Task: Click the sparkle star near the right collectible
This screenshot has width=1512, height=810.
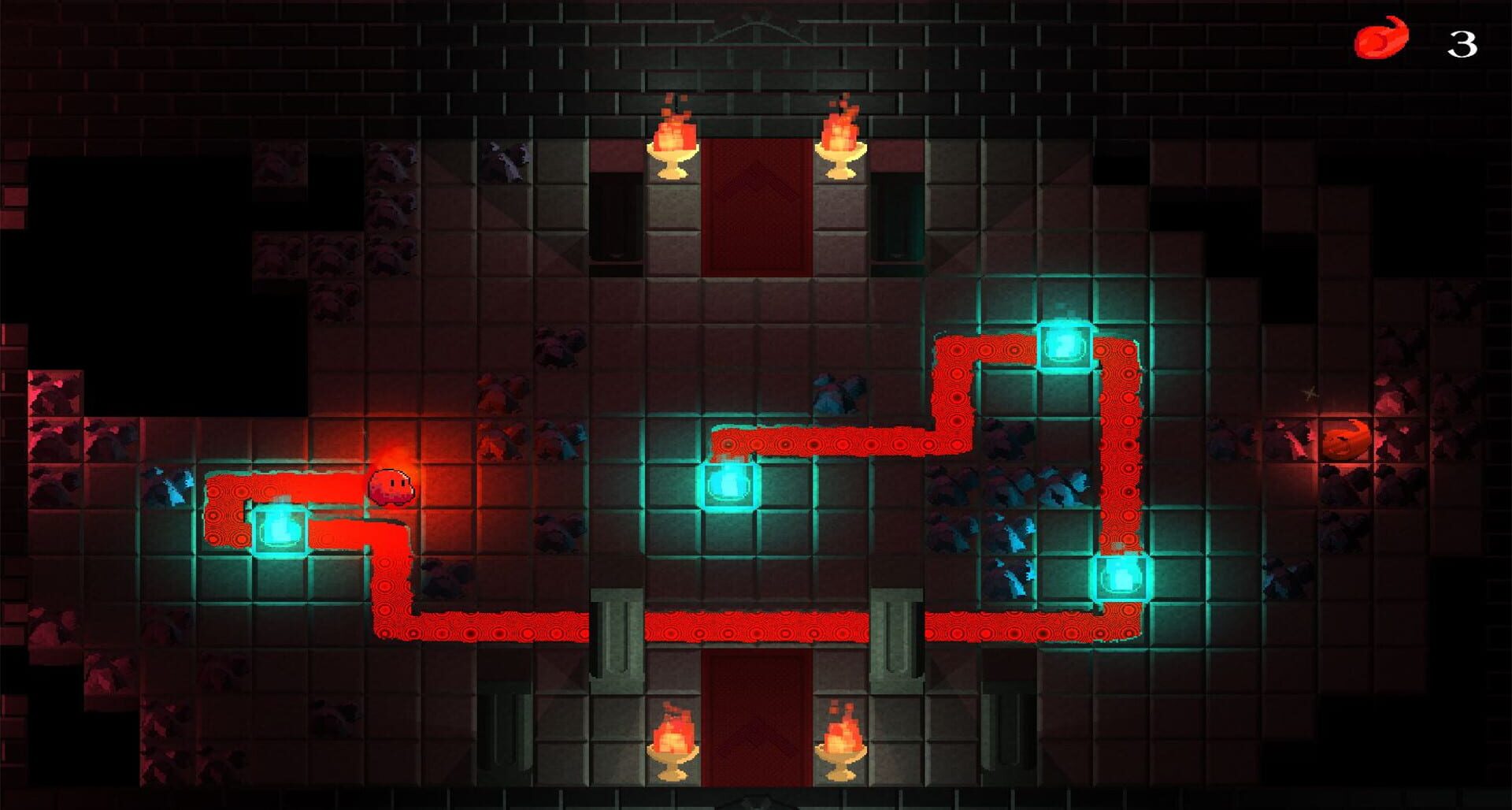Action: 1312,391
